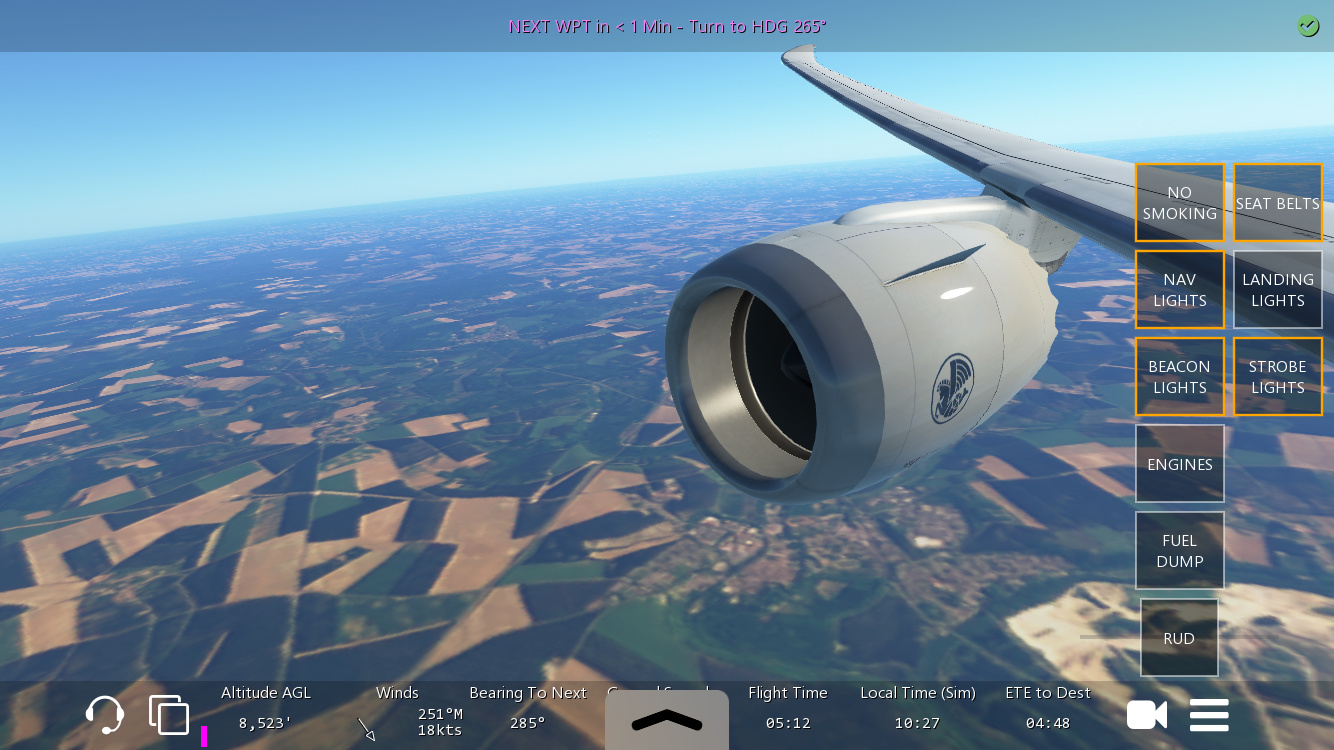The image size is (1334, 750).
Task: Open the camera view options
Action: point(1146,715)
